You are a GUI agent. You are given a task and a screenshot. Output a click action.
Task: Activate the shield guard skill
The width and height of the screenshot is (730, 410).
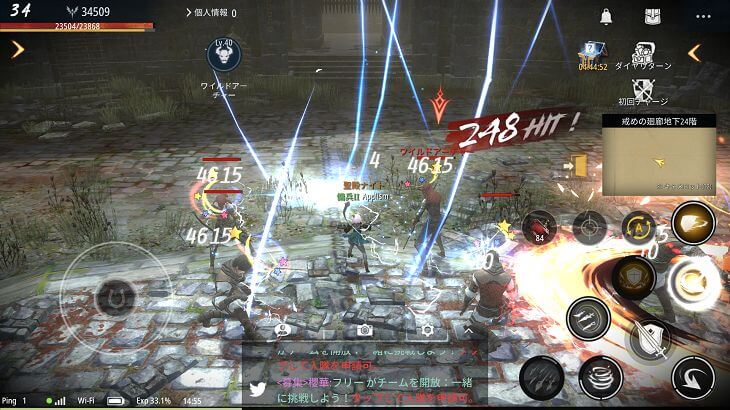(x=634, y=275)
